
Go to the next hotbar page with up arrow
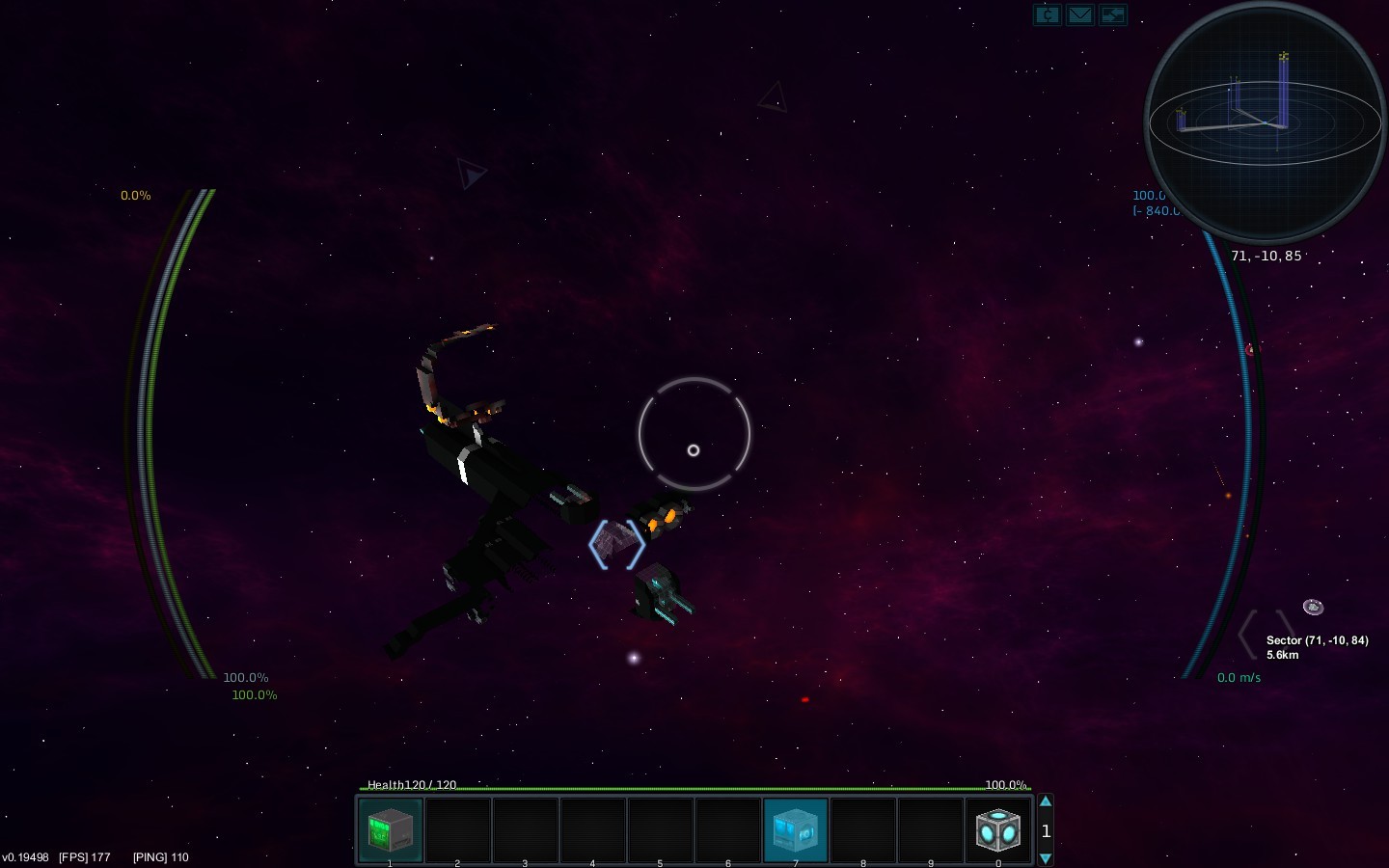pyautogui.click(x=1046, y=801)
